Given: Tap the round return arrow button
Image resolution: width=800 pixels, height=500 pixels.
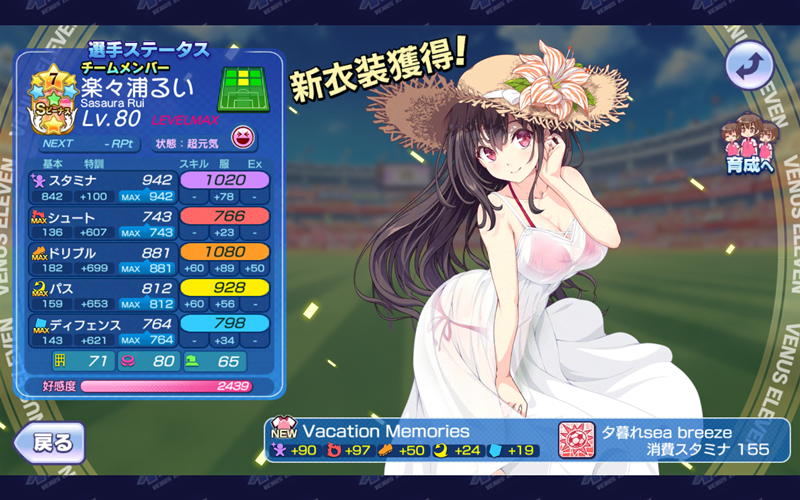Looking at the screenshot, I should coord(750,67).
